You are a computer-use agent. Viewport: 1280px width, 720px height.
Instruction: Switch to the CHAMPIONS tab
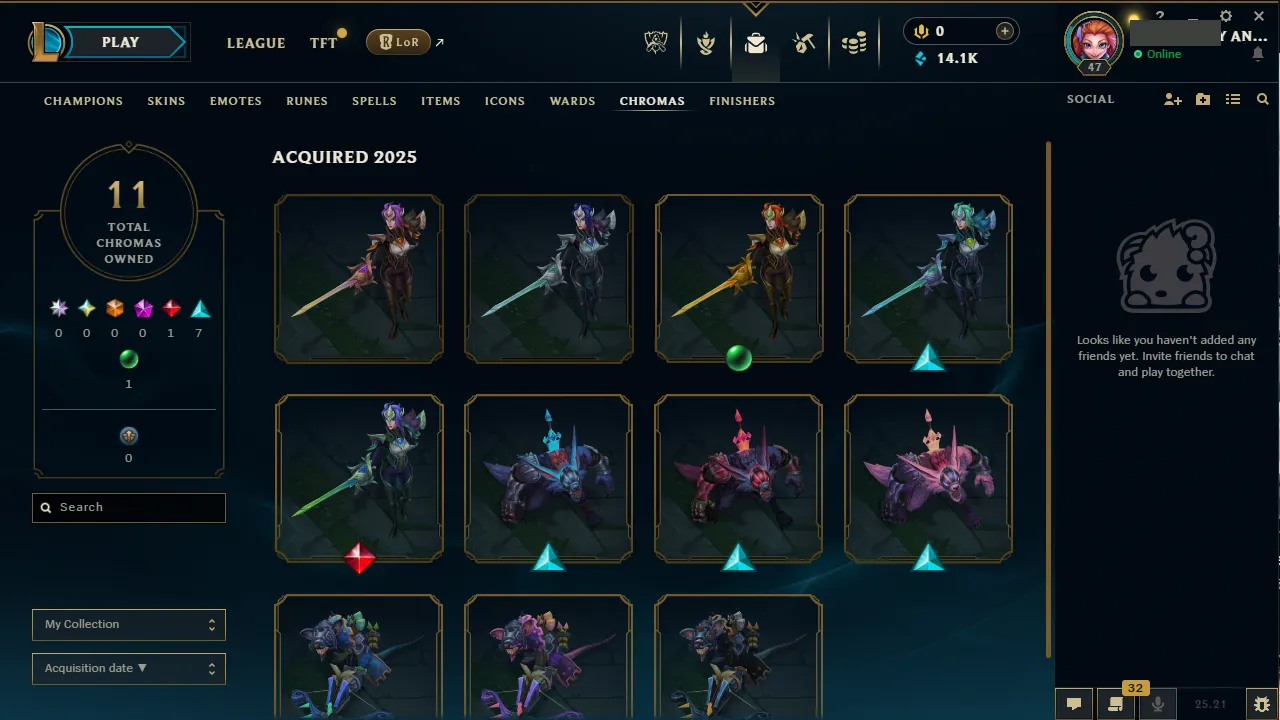(x=83, y=101)
